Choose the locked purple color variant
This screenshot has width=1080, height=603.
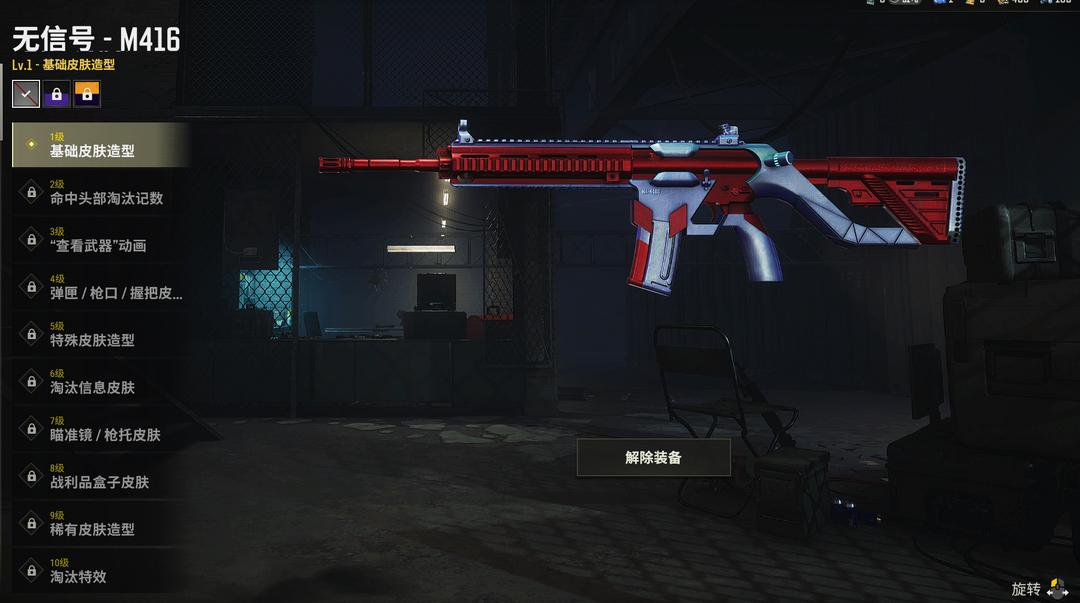click(56, 94)
